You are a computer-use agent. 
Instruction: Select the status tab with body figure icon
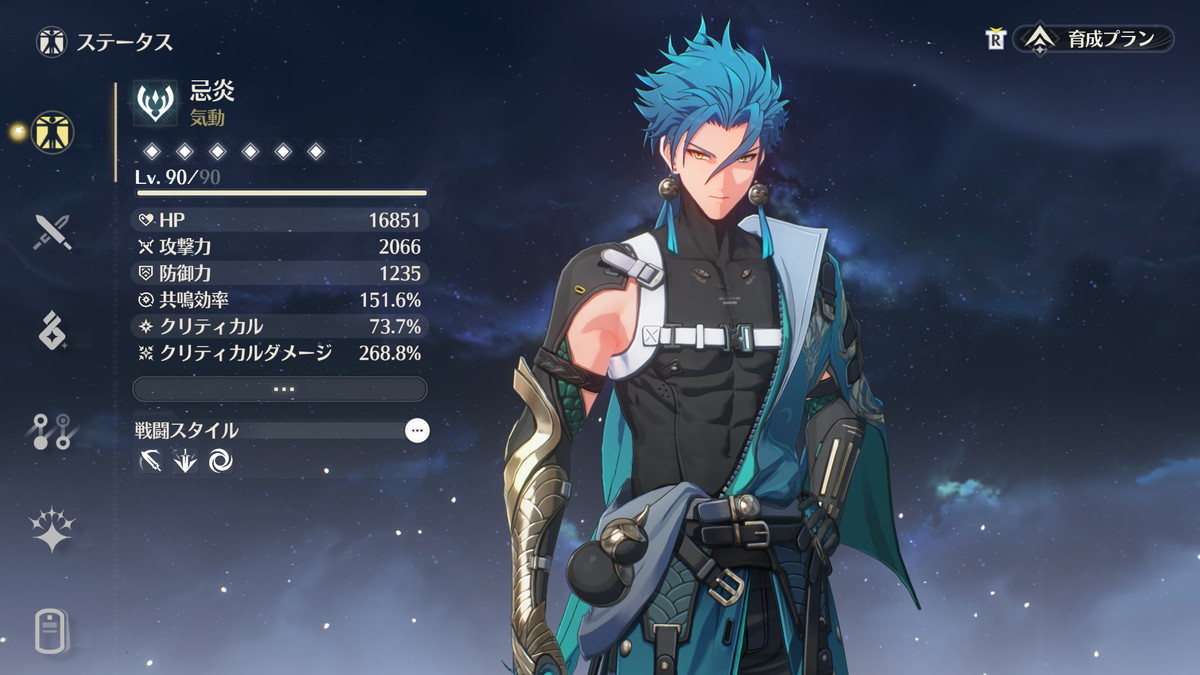[52, 131]
